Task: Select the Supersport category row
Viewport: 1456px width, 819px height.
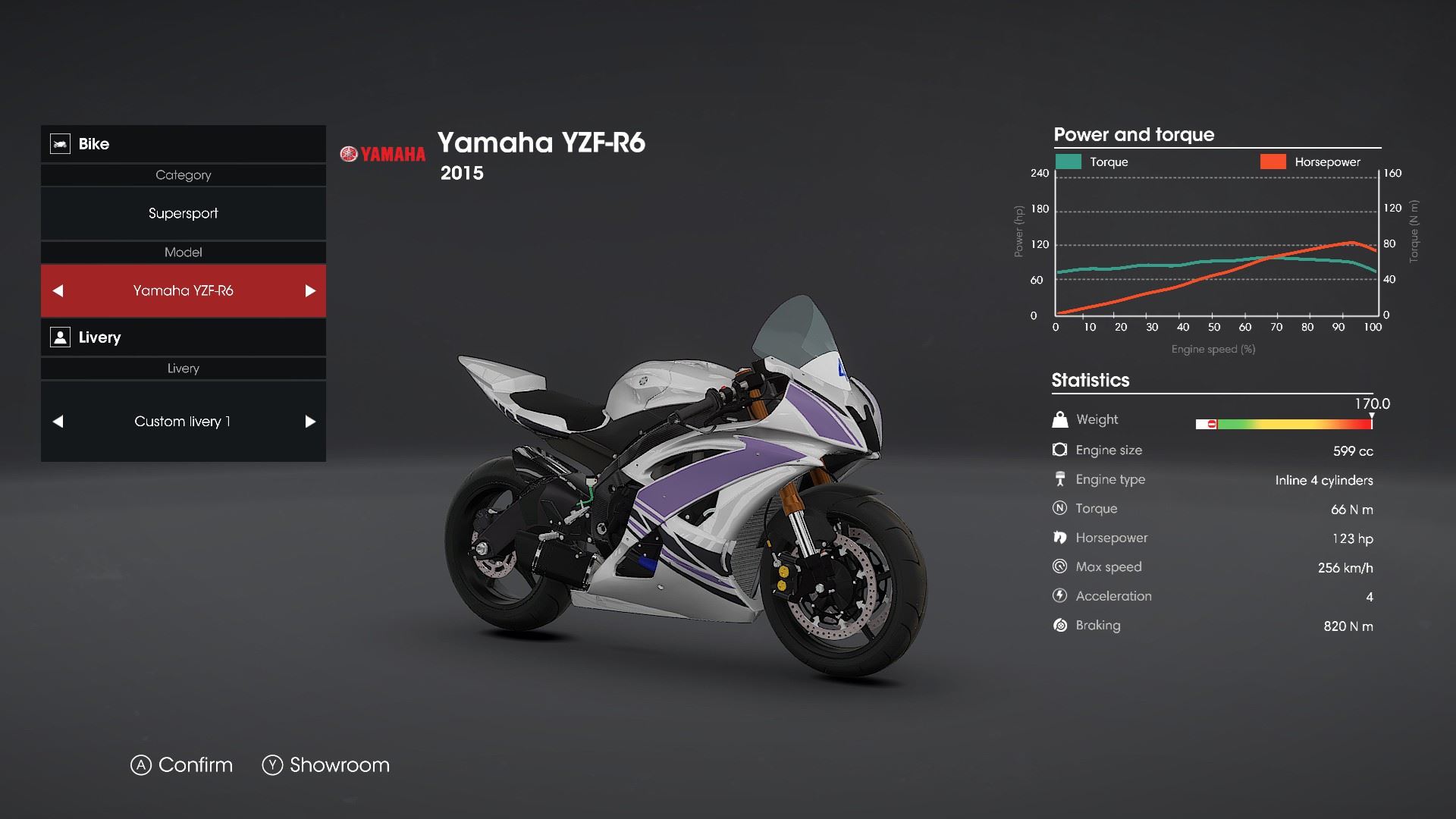Action: (x=183, y=214)
